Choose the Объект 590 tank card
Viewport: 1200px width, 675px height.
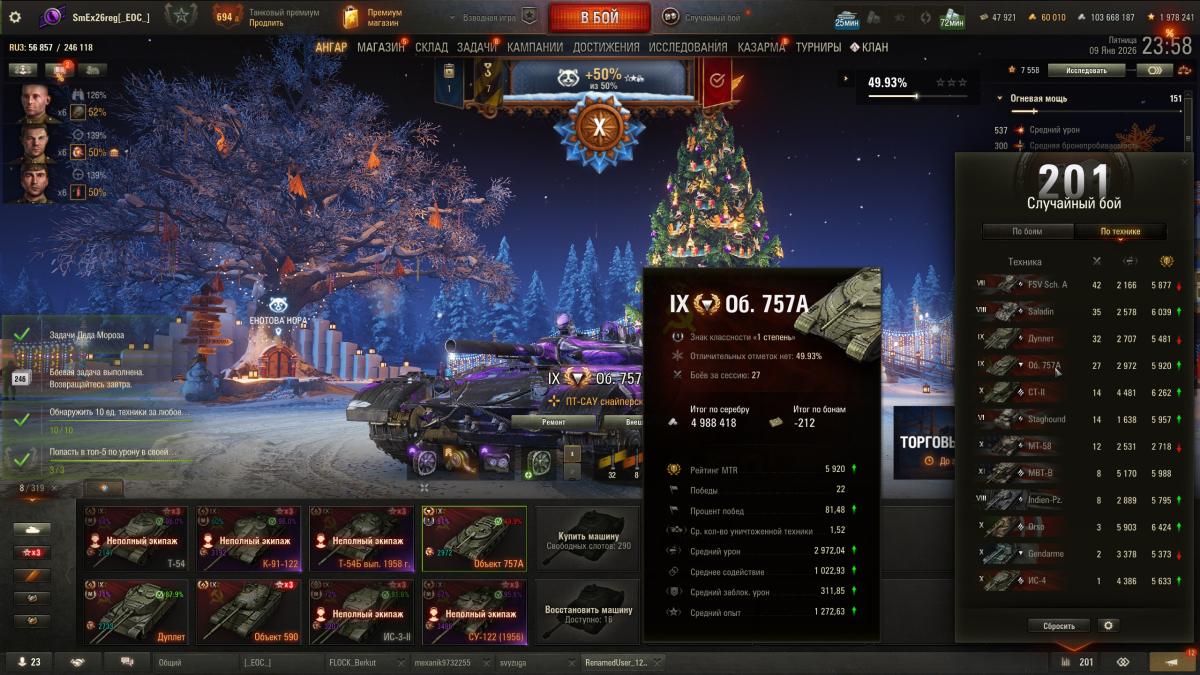tap(248, 609)
